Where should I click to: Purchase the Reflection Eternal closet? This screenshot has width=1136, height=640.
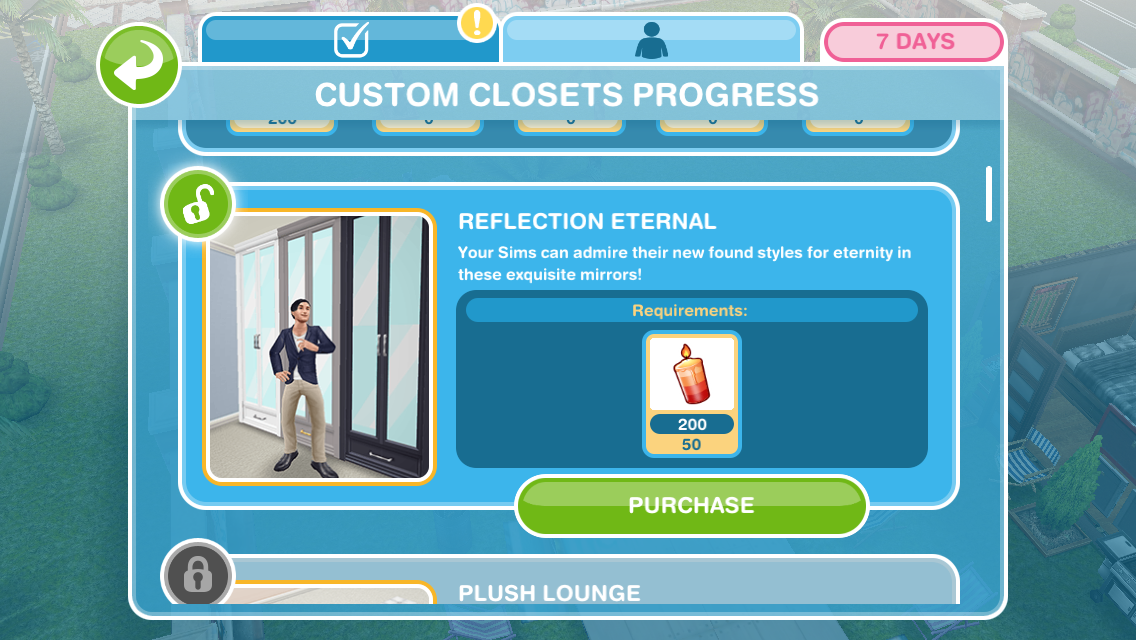point(691,506)
